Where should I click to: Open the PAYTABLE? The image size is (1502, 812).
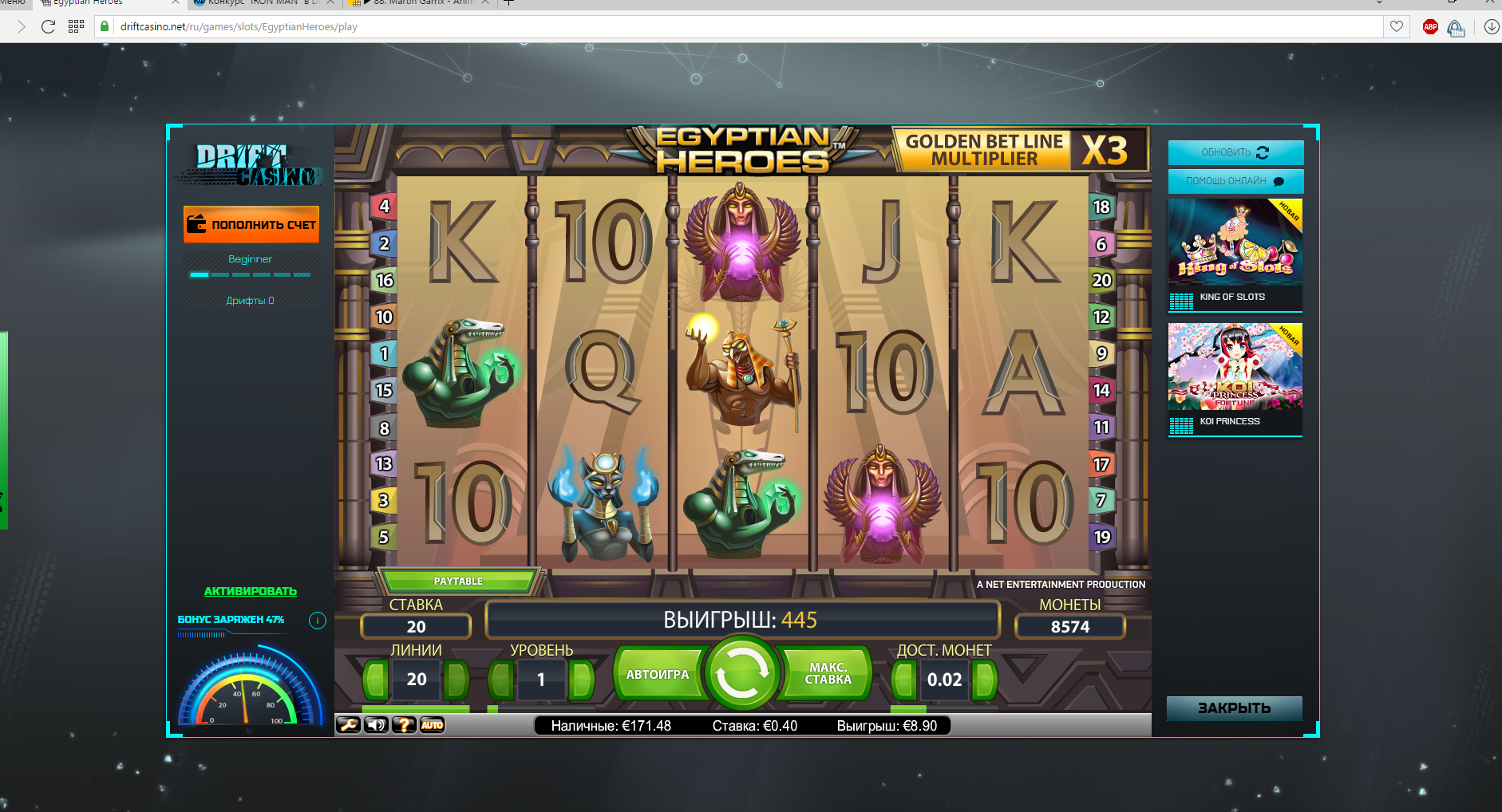tap(458, 581)
